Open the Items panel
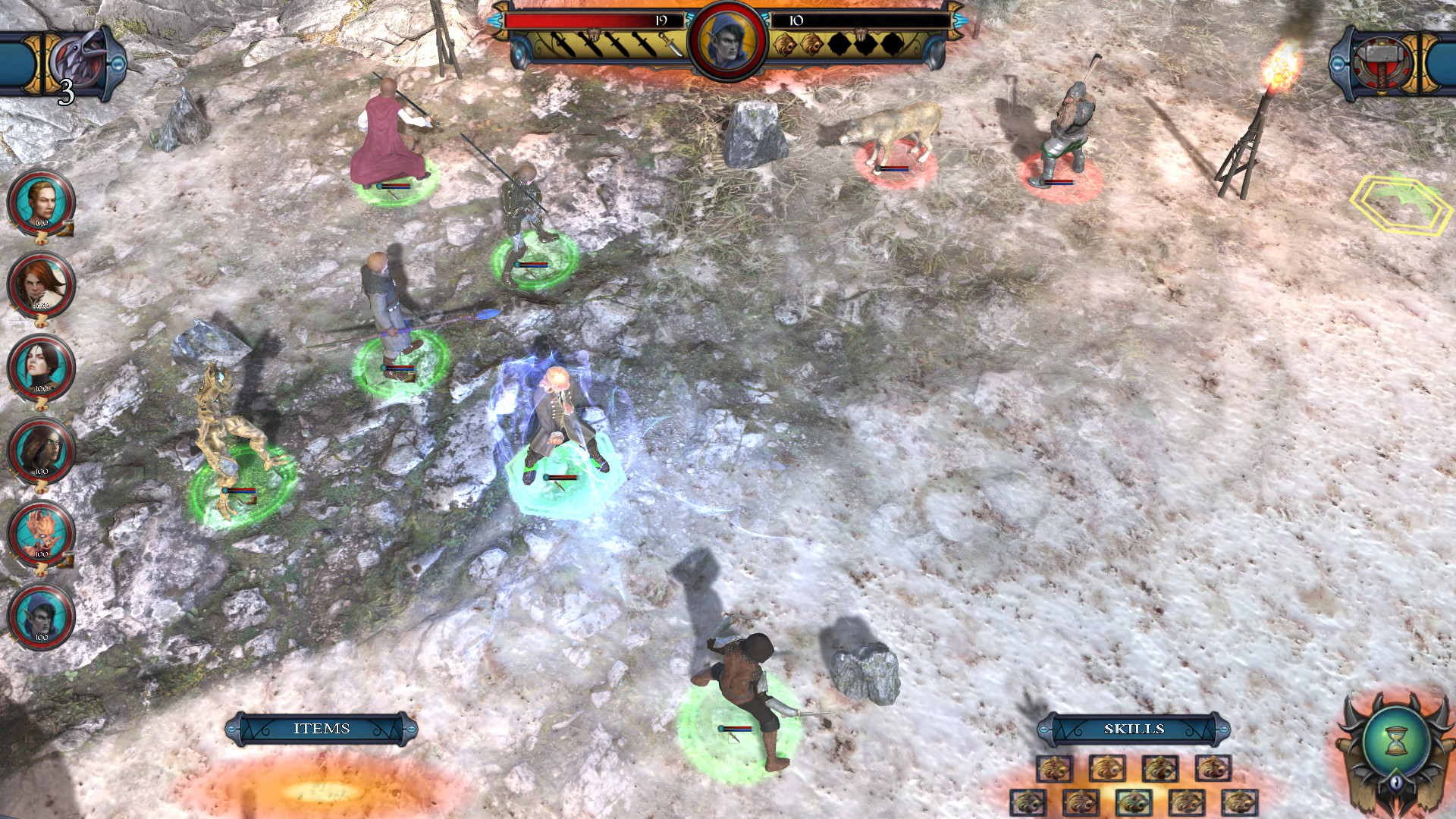The image size is (1456, 819). [x=322, y=728]
